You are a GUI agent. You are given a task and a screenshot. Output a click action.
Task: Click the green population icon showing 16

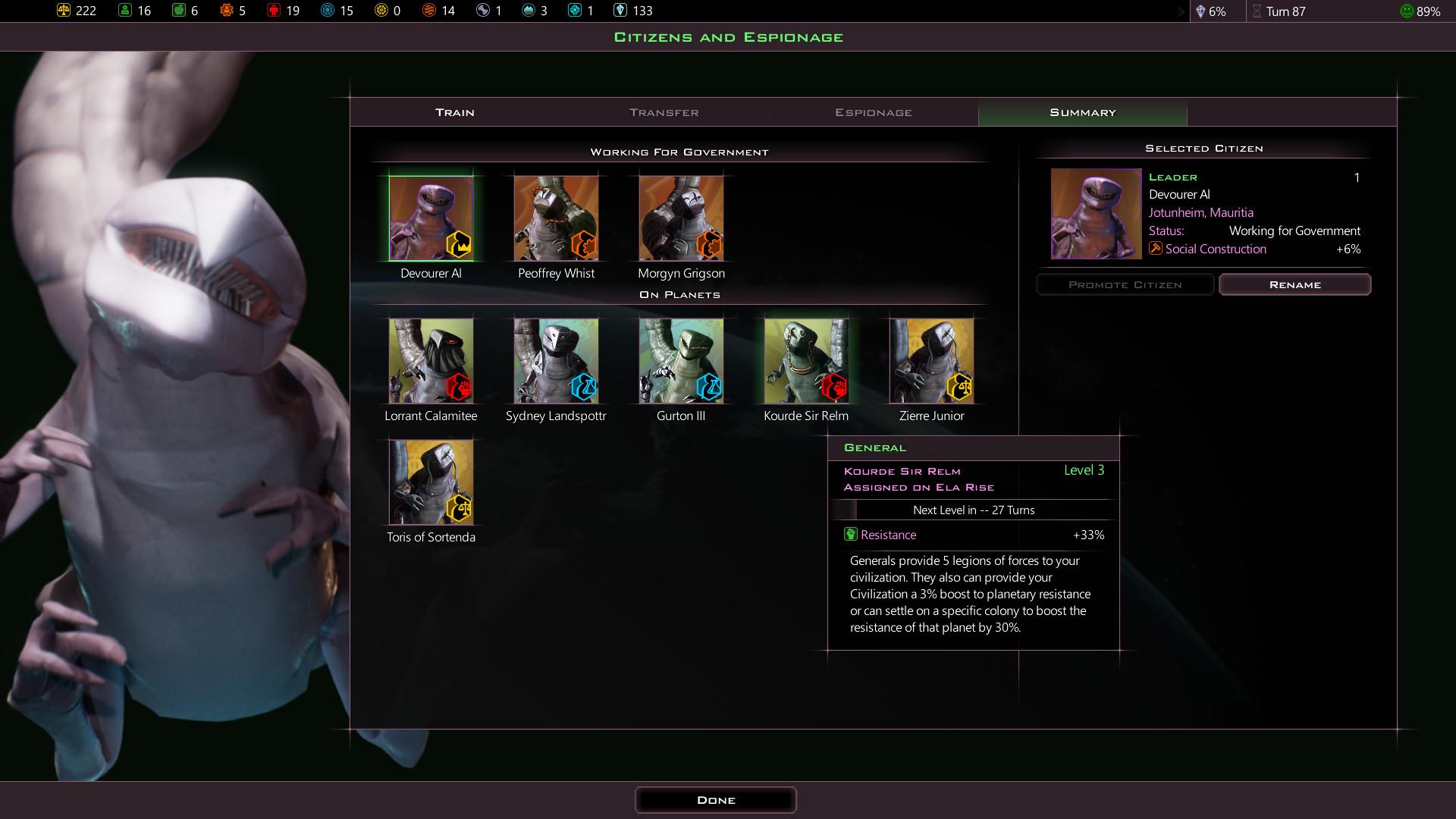tap(124, 11)
